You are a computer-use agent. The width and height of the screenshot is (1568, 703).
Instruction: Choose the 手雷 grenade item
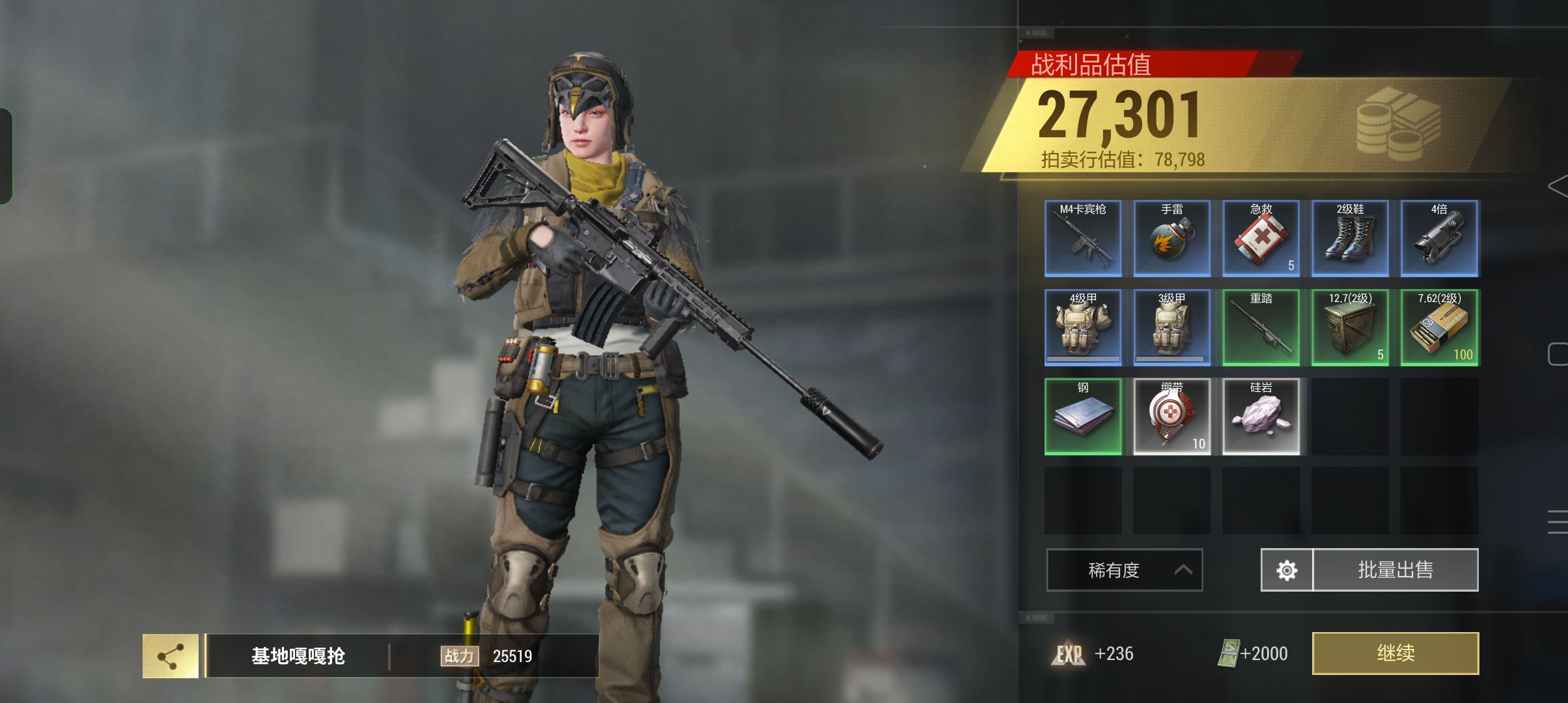point(1172,238)
